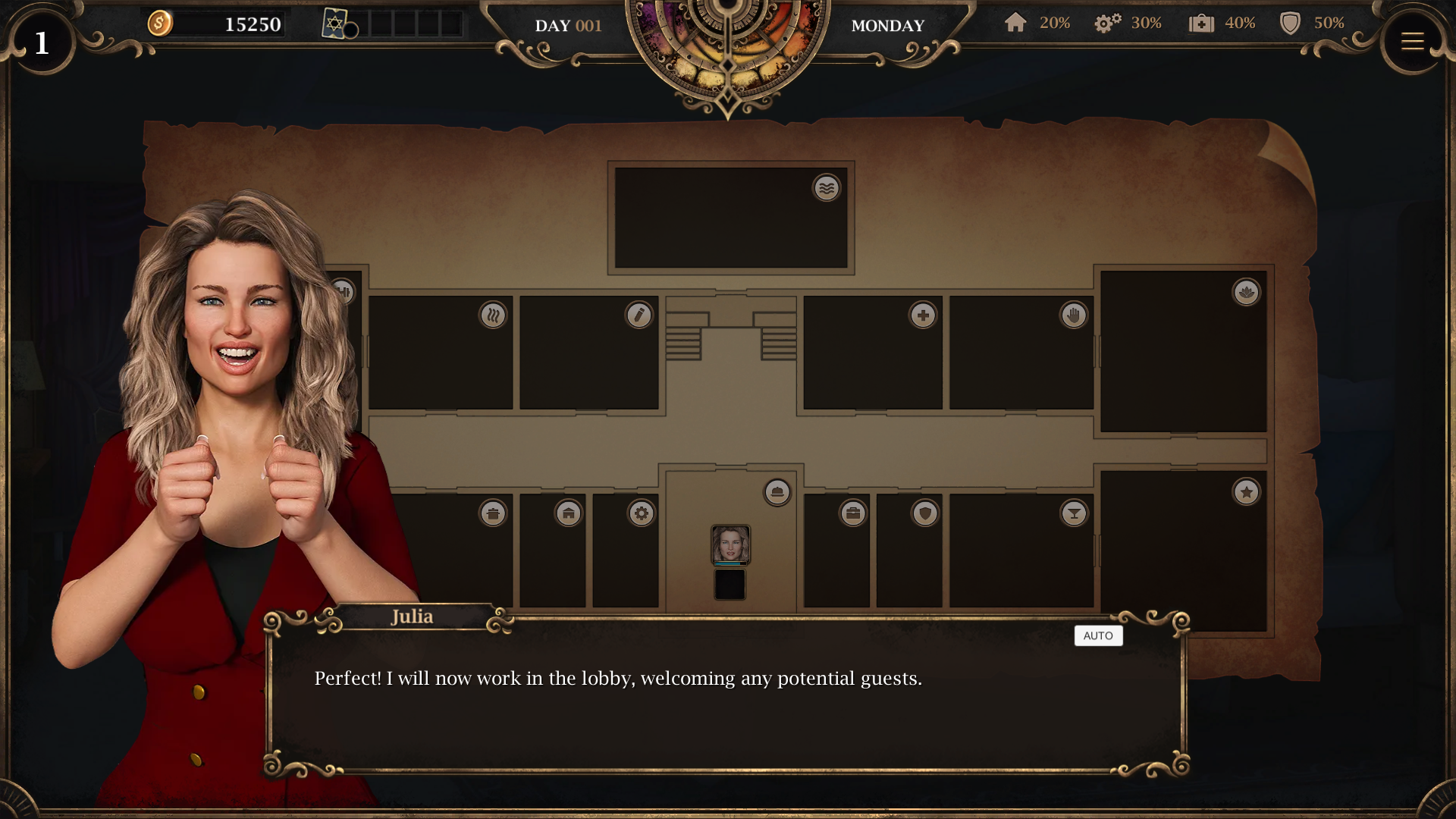Viewport: 1456px width, 819px height.
Task: Open the hamburger menu
Action: (1412, 42)
